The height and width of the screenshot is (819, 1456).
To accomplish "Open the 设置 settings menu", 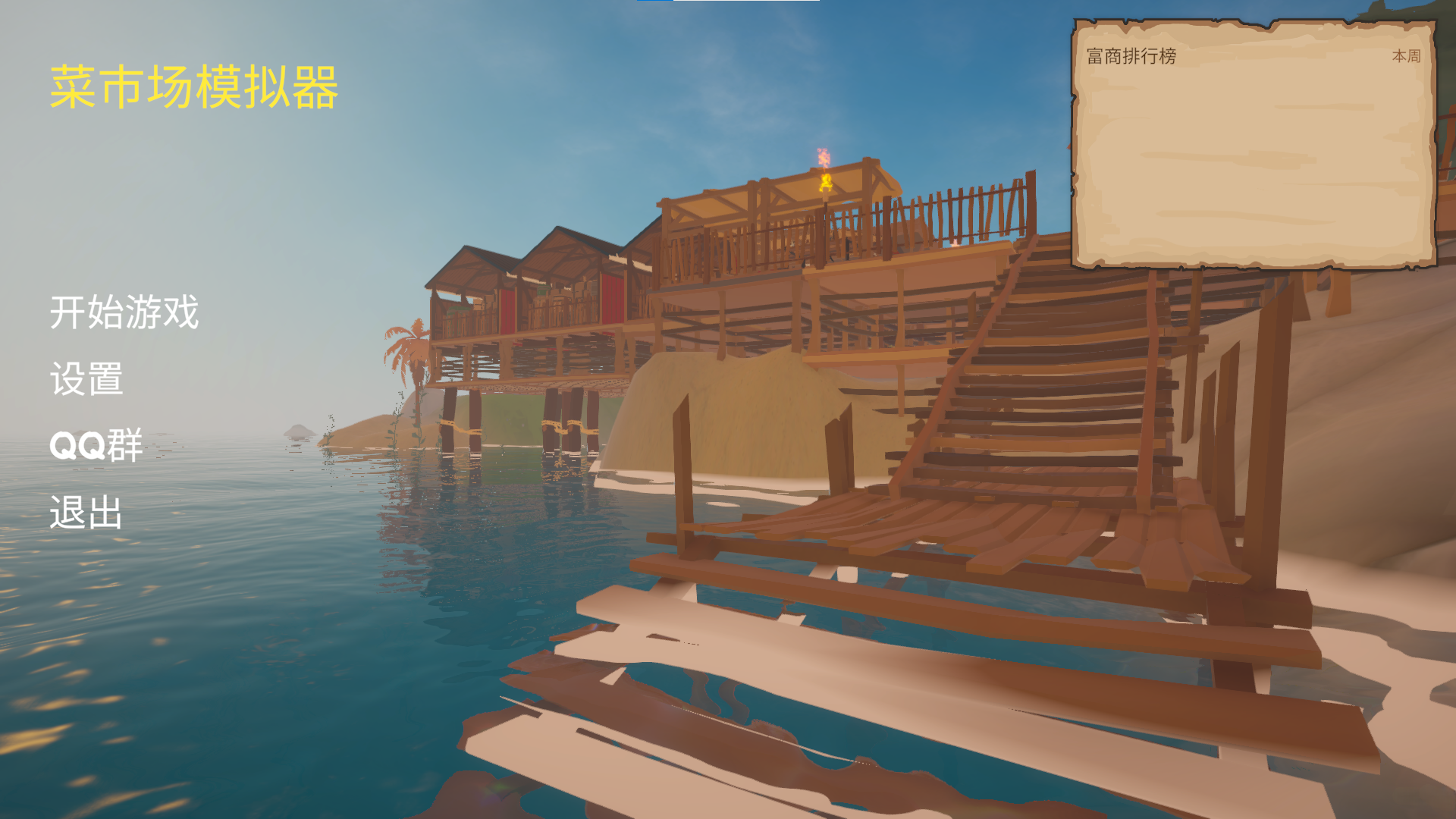I will (x=86, y=379).
